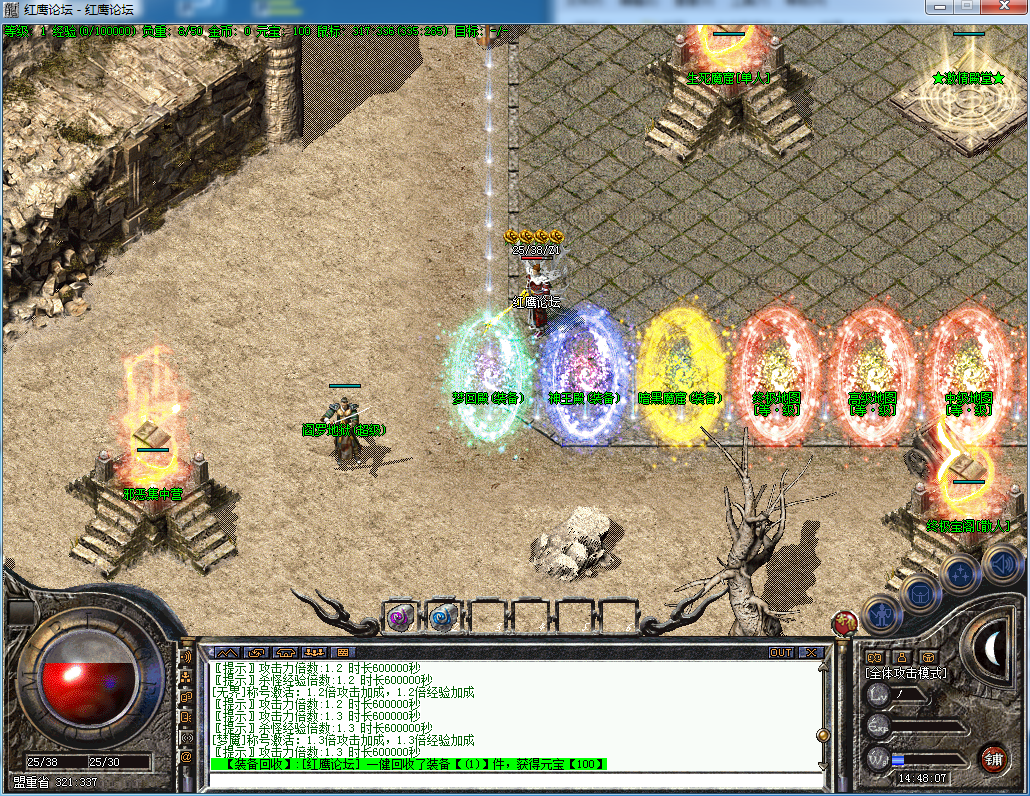Screen dimensions: 1030x796
Task: Click the mountain-shaped chat toolbar button
Action: (228, 652)
